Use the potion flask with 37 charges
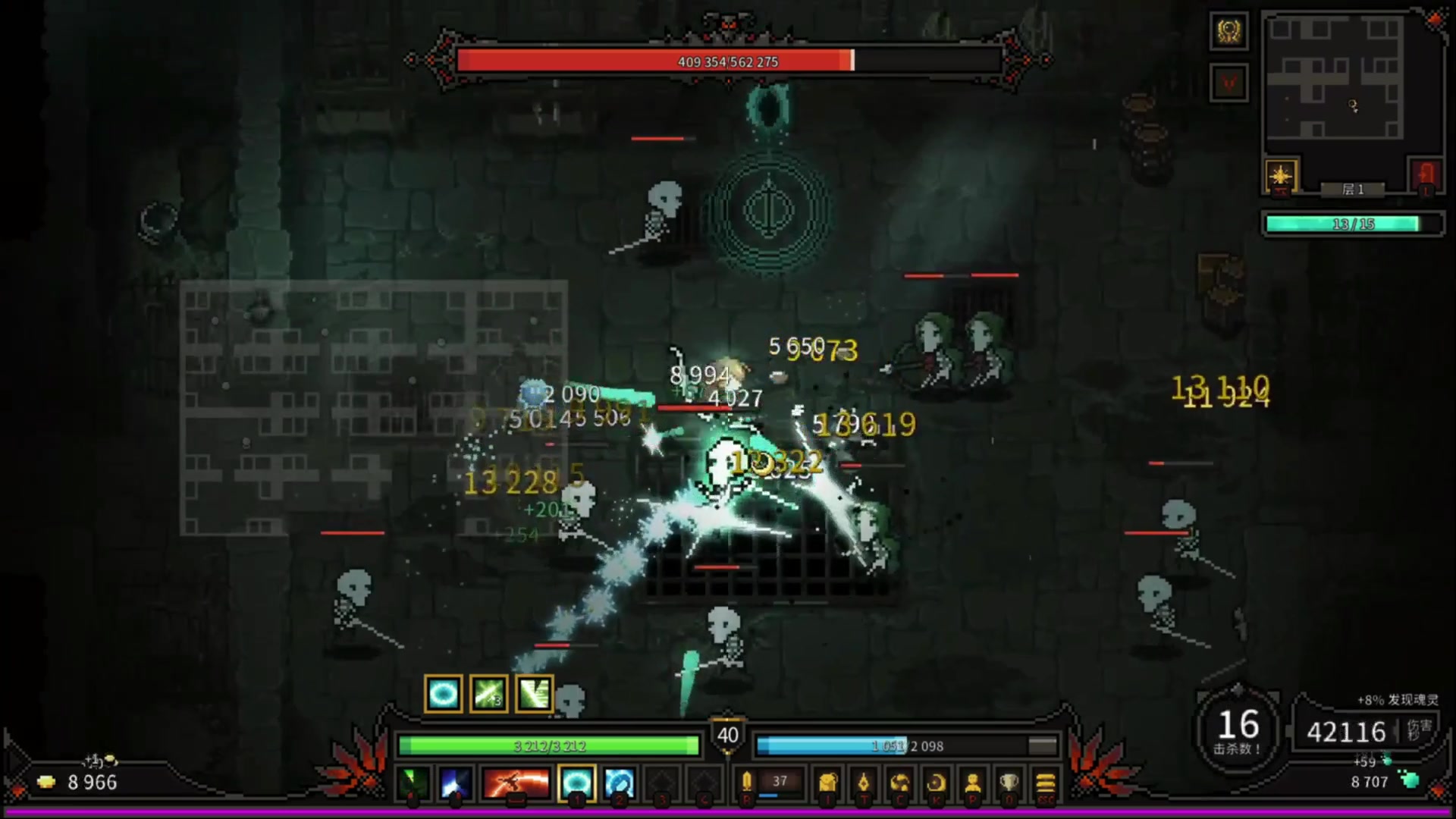This screenshot has width=1456, height=819. (748, 782)
